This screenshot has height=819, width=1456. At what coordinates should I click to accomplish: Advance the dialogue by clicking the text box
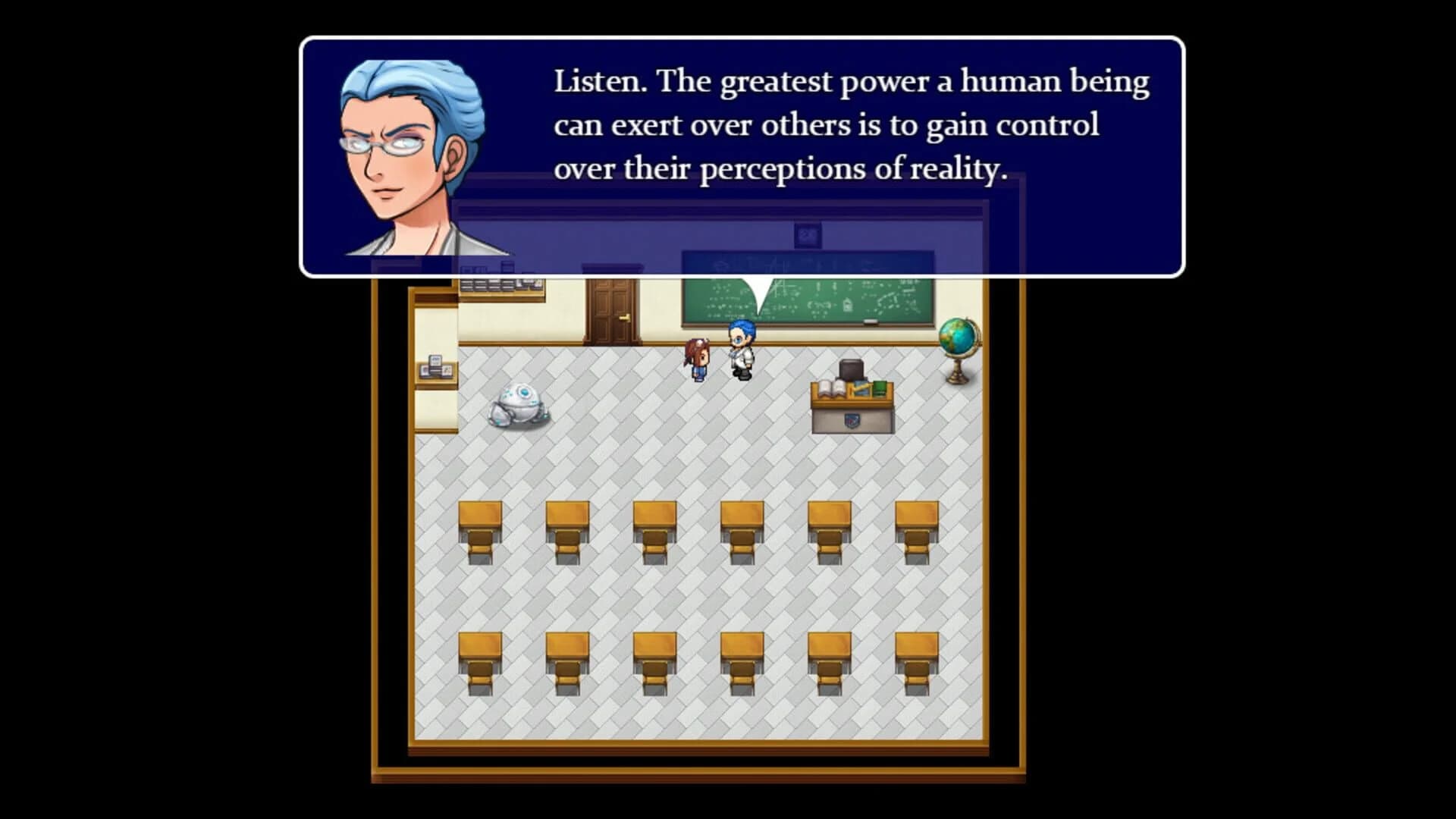[x=834, y=125]
